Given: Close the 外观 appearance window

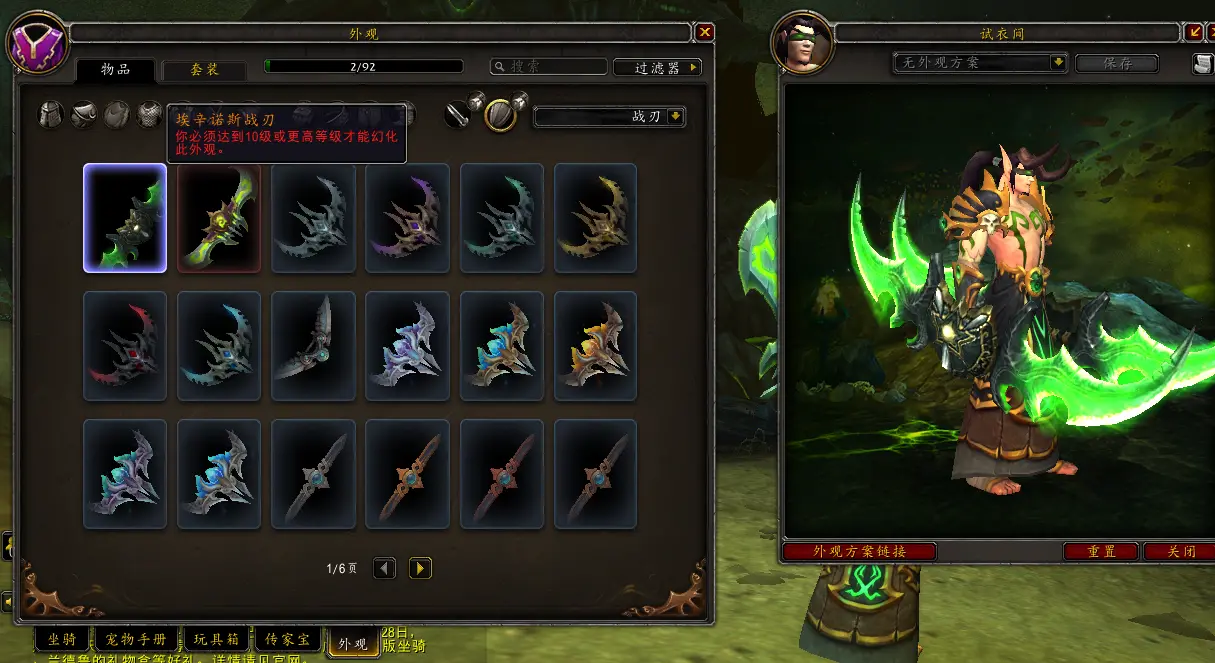Looking at the screenshot, I should point(705,33).
